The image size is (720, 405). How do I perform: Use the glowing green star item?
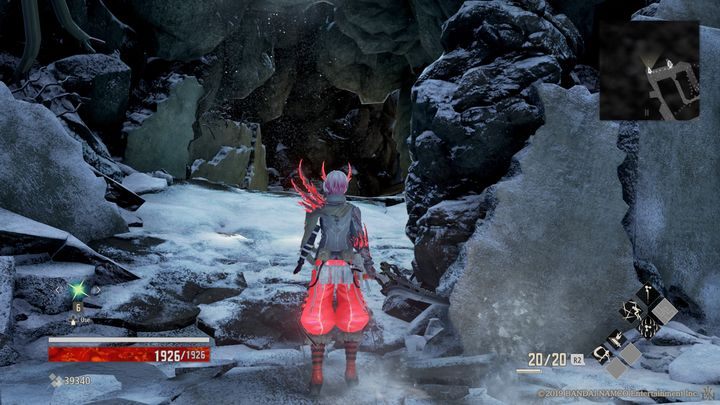(x=77, y=291)
